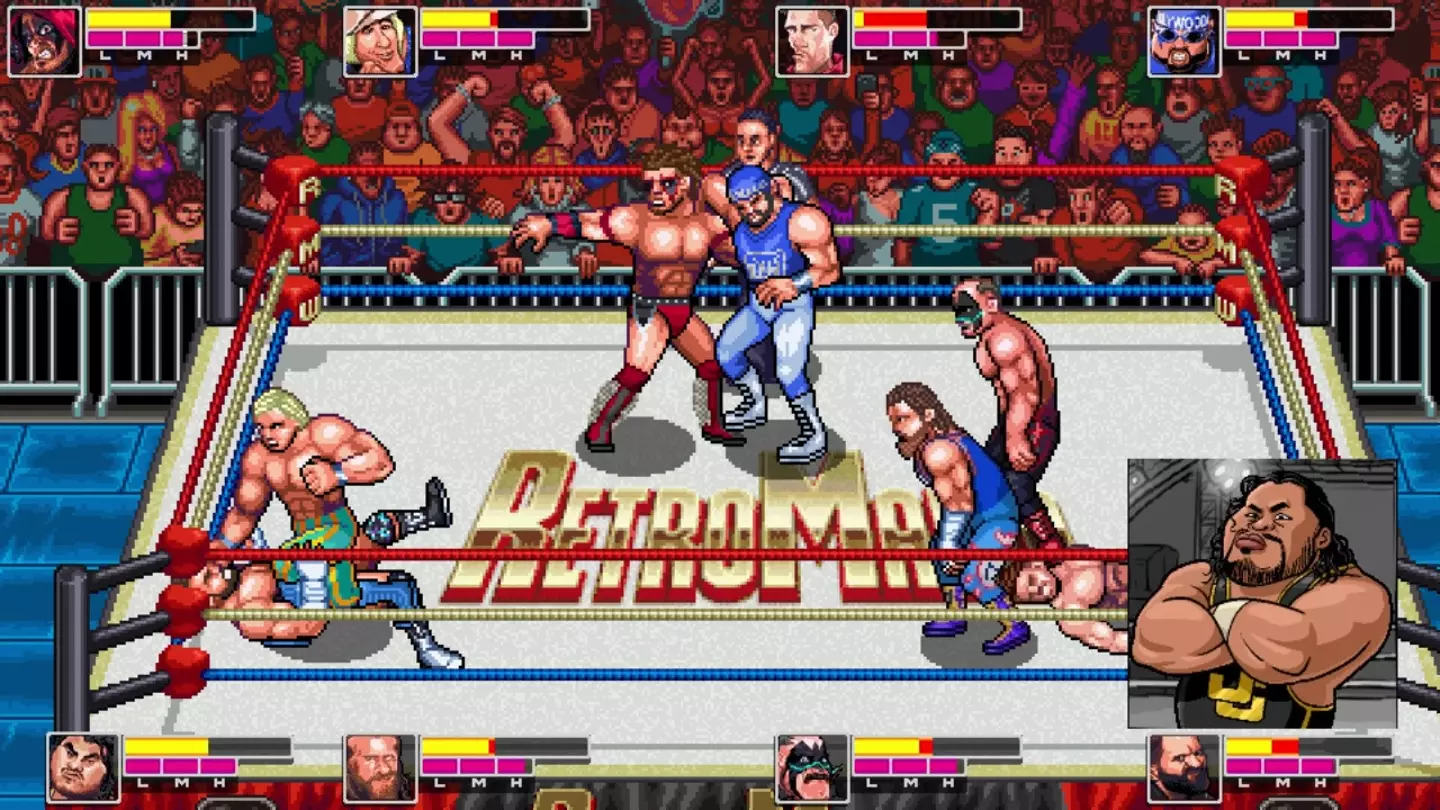1440x810 pixels.
Task: Click the yellow health bar of the top-left wrestler
Action: point(130,17)
